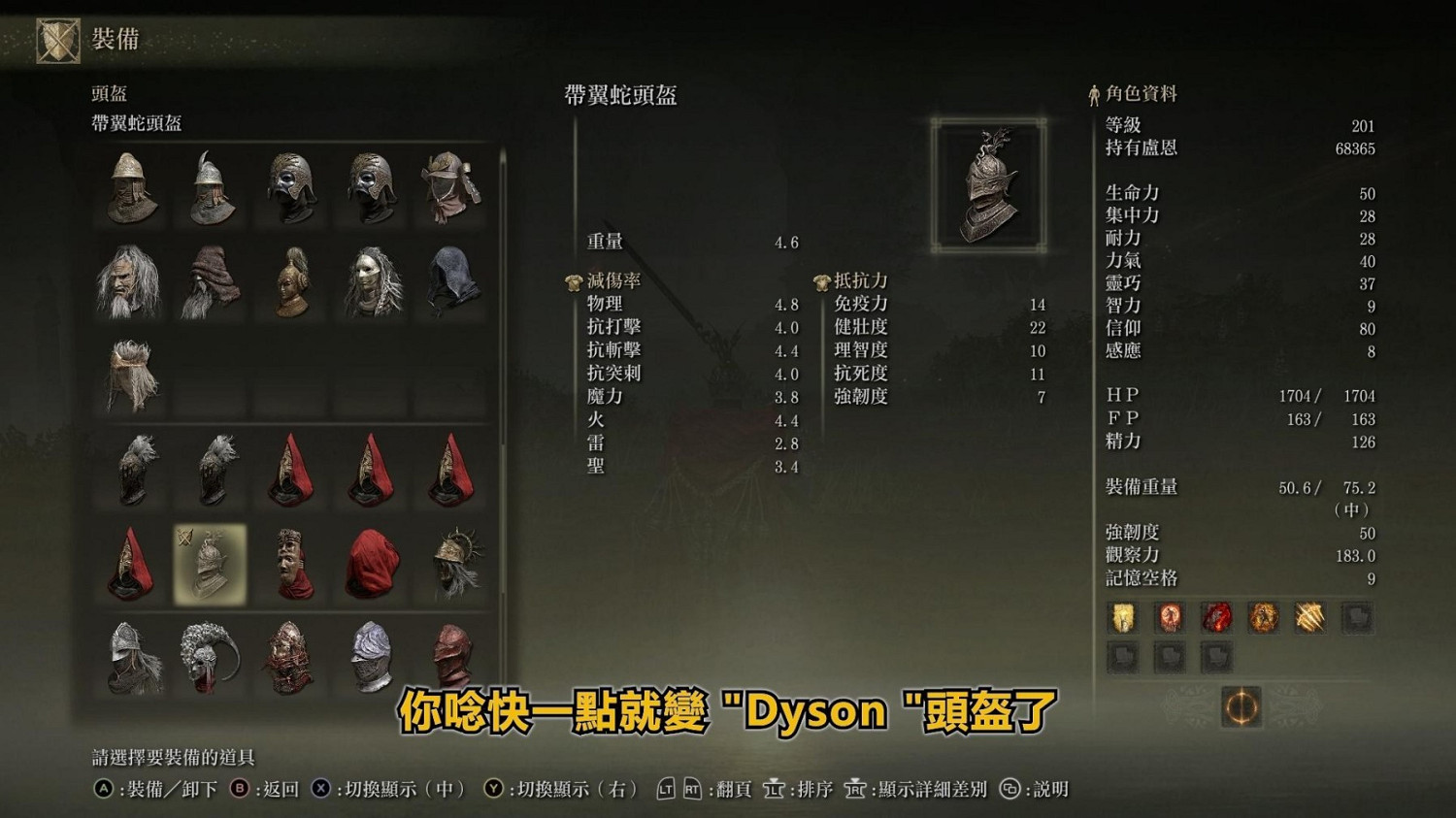Click the golden talisman in the first slot

1121,618
